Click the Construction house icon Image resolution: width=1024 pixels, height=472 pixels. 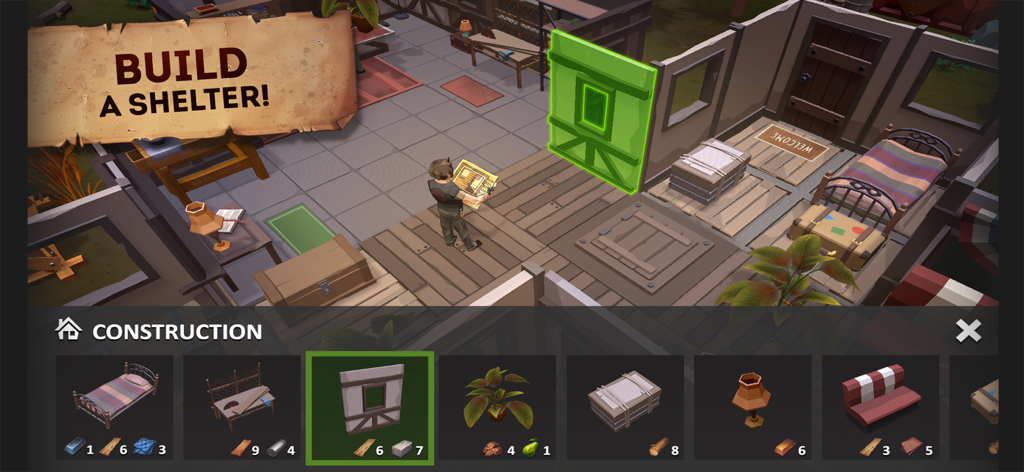(68, 331)
